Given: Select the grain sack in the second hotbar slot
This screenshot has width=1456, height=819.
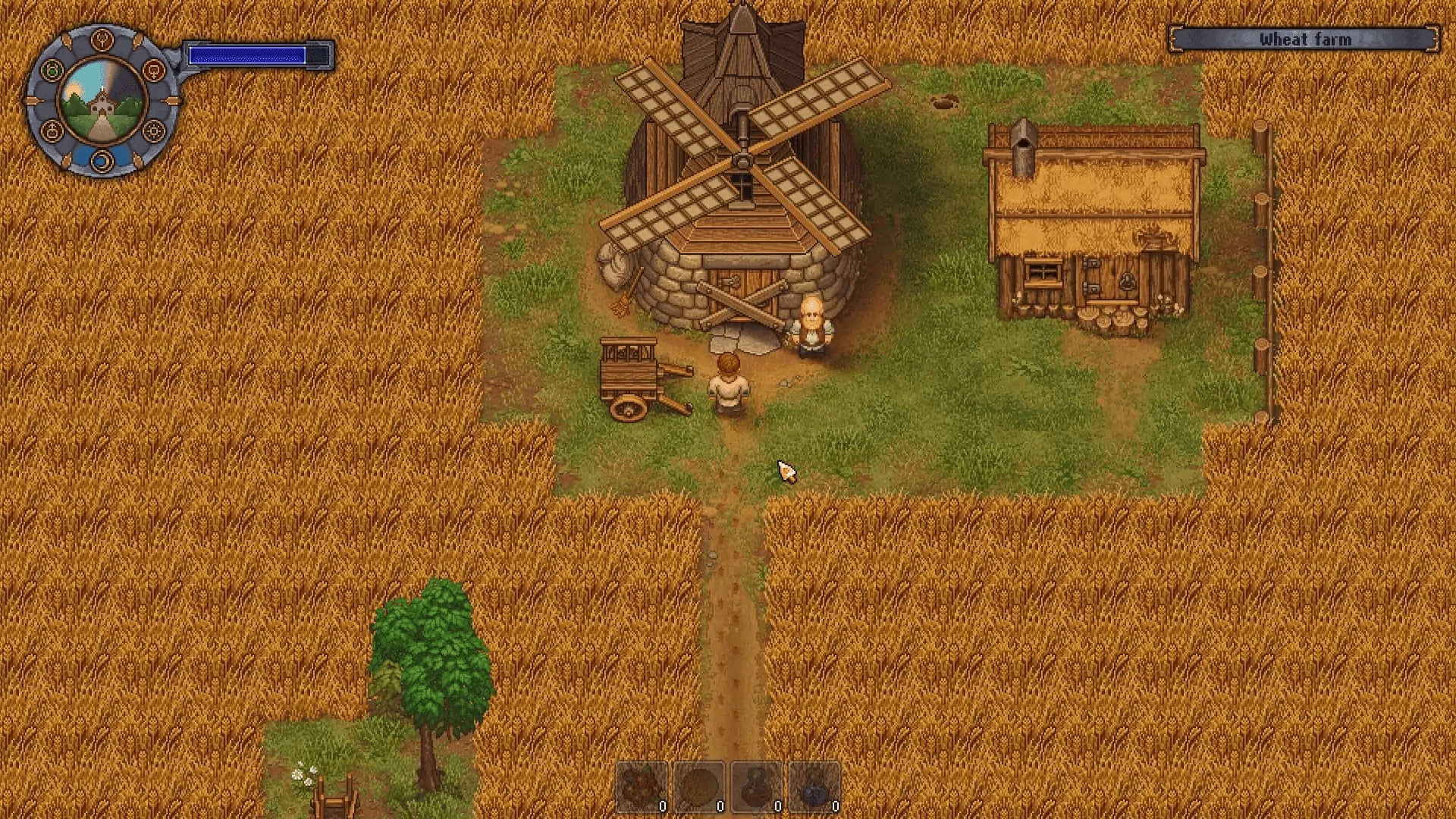Looking at the screenshot, I should click(x=698, y=785).
